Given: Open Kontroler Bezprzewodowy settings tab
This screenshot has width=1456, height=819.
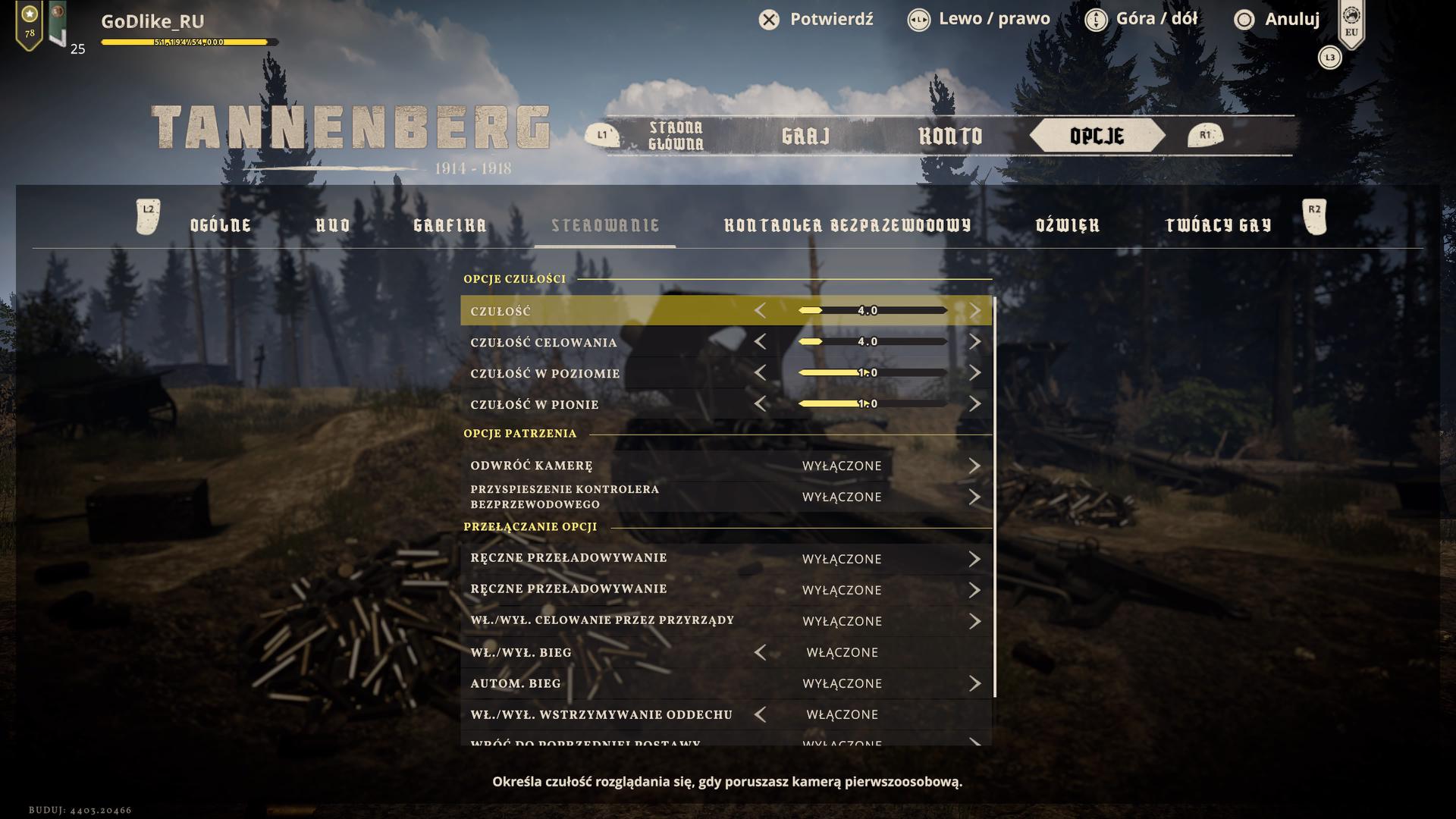Looking at the screenshot, I should tap(847, 225).
